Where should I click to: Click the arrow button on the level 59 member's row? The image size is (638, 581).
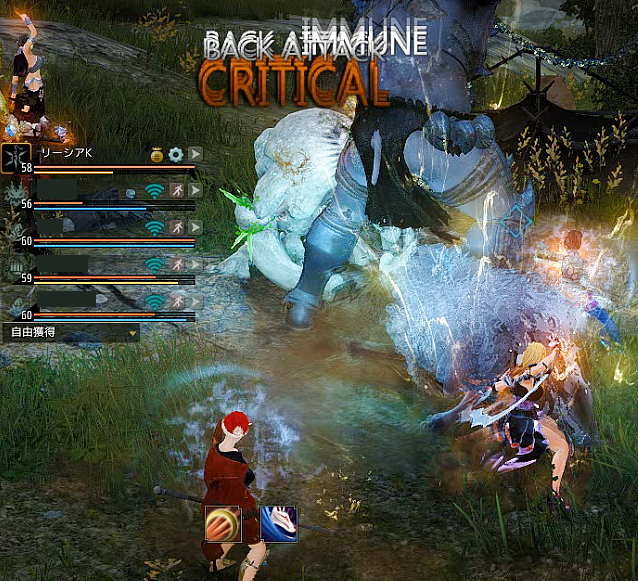click(195, 265)
